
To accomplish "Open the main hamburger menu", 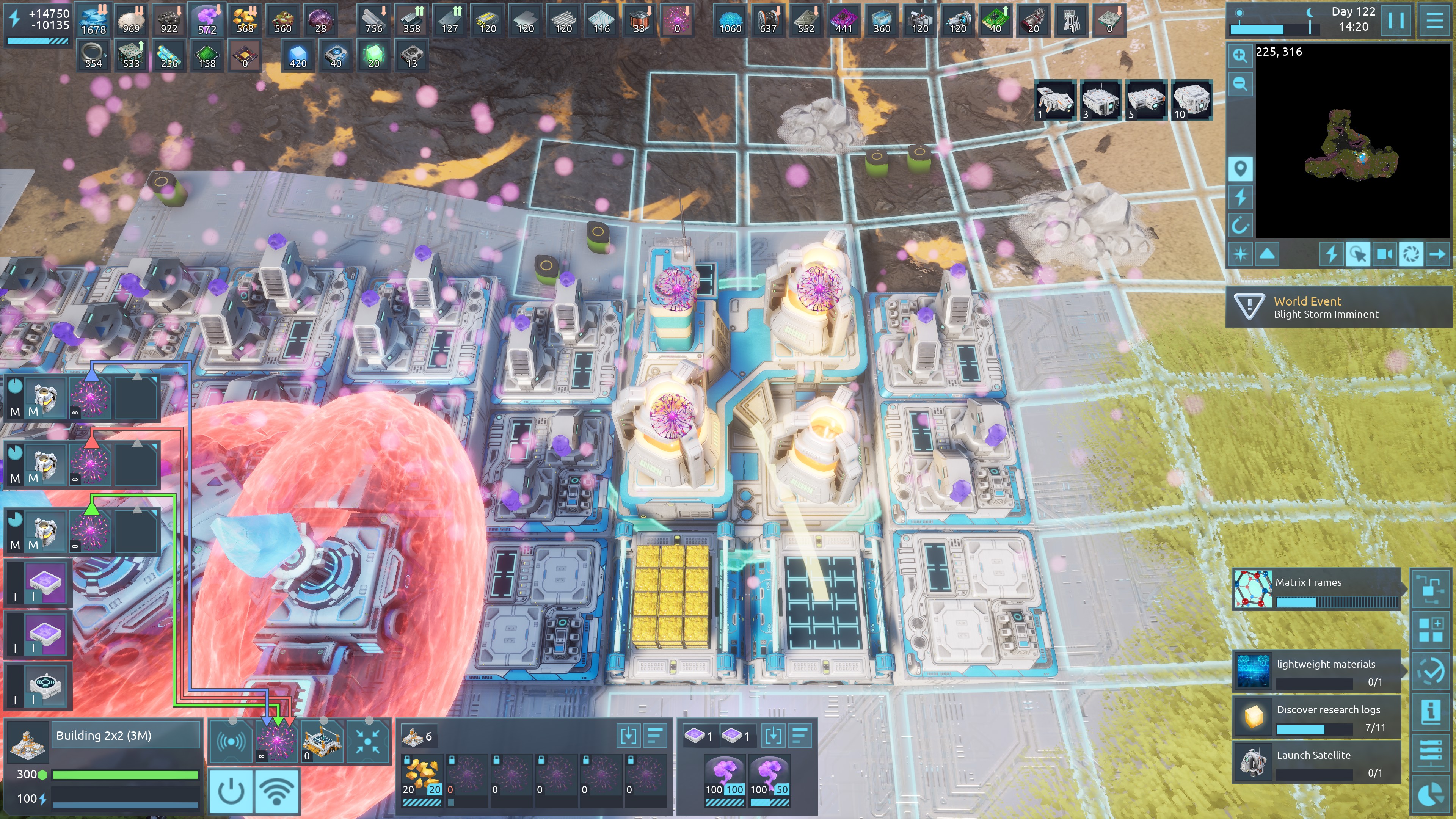I will (1434, 20).
